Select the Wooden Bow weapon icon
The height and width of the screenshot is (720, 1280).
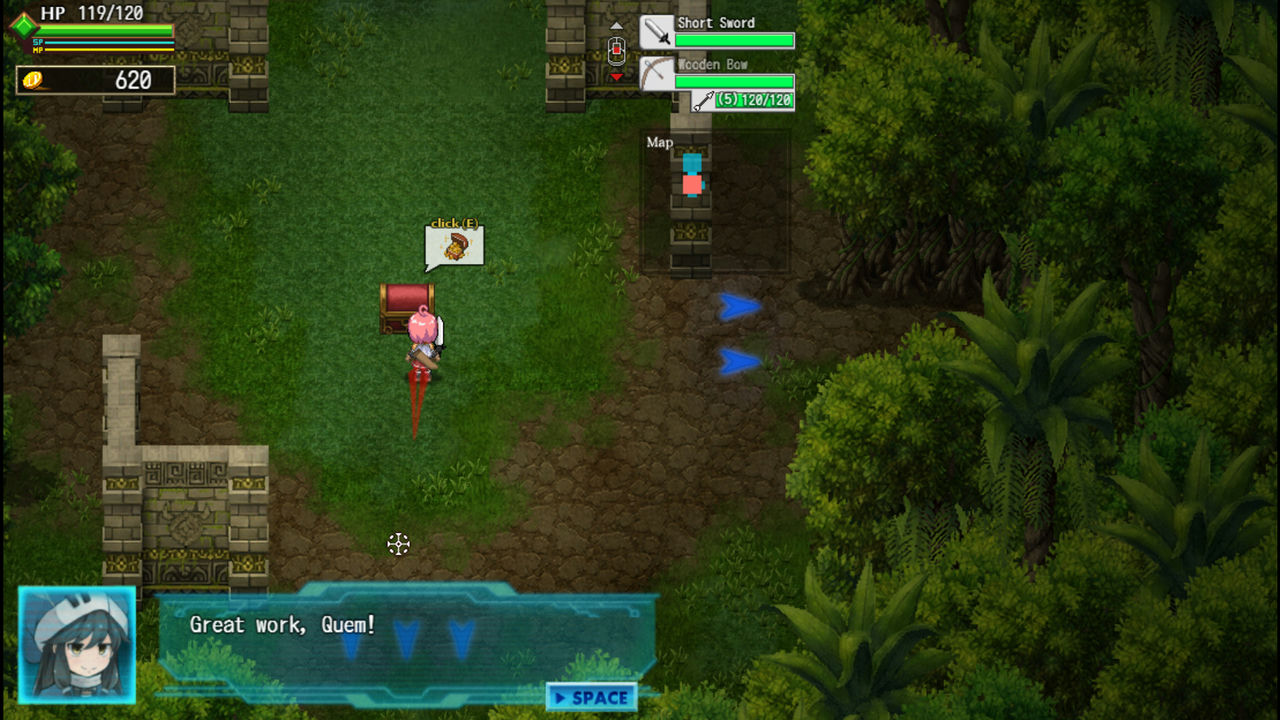coord(655,72)
